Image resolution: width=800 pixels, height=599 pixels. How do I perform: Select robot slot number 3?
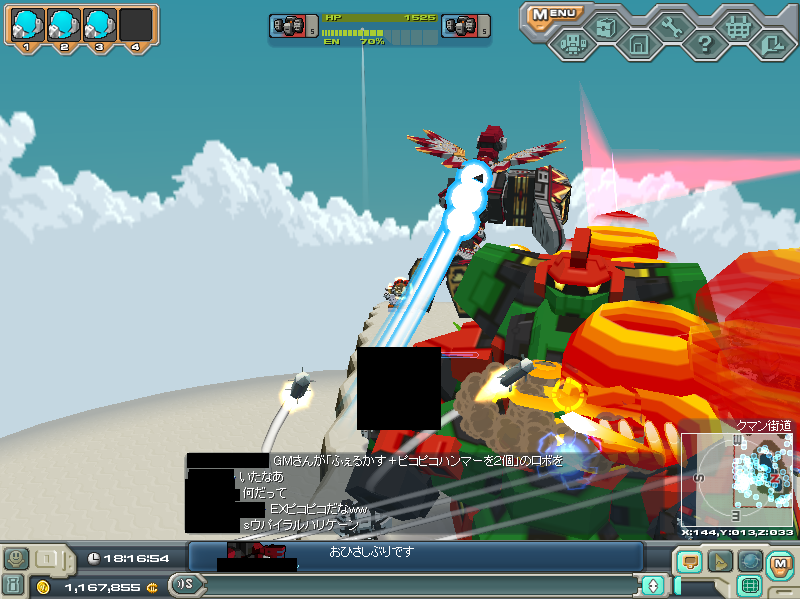click(99, 25)
